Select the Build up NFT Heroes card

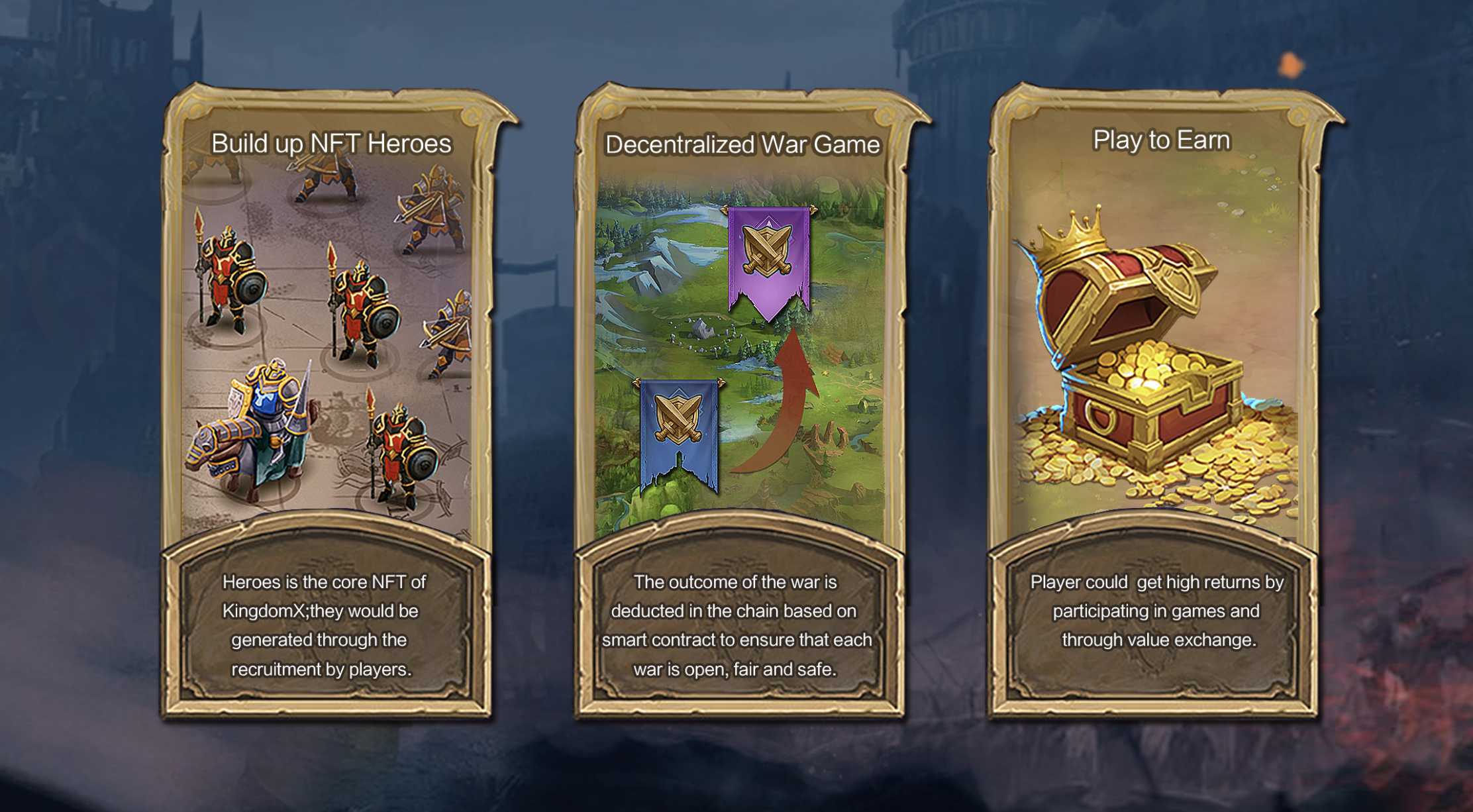pyautogui.click(x=327, y=401)
